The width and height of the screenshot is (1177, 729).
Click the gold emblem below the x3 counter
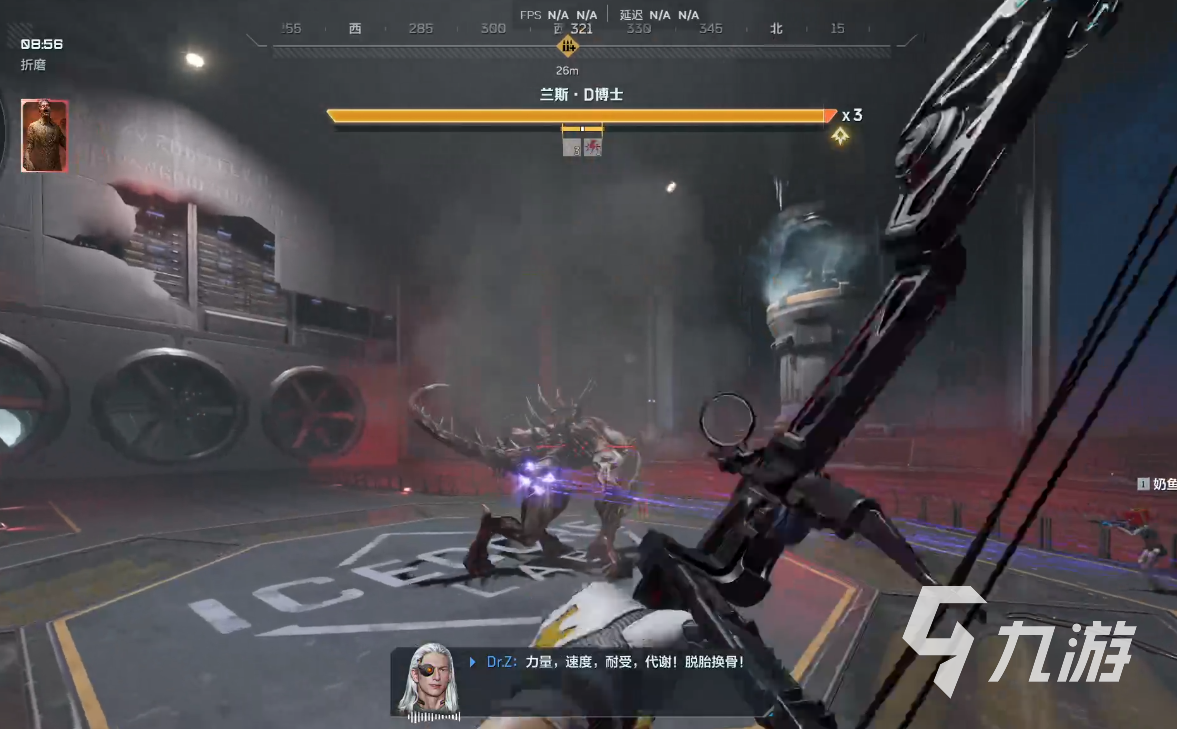click(x=840, y=137)
